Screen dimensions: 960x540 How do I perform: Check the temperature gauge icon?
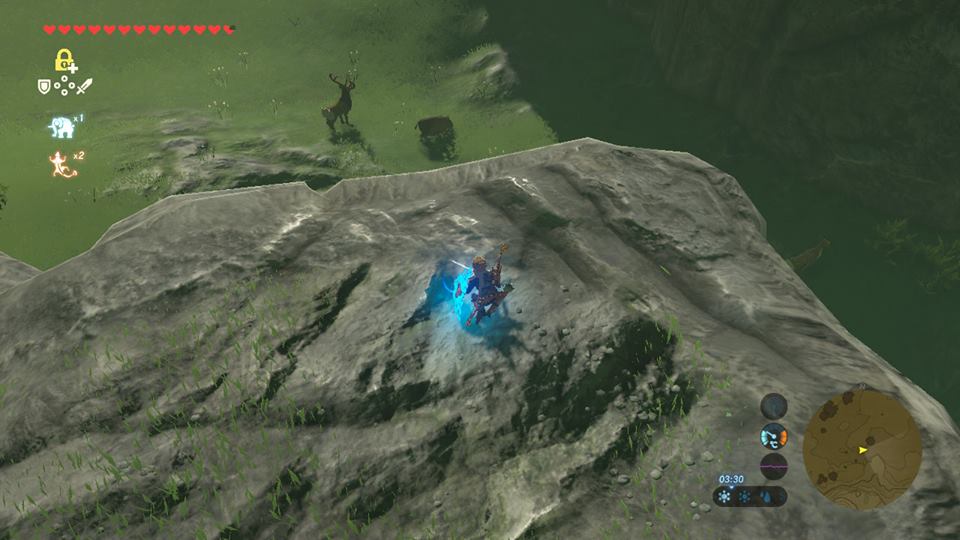[774, 436]
